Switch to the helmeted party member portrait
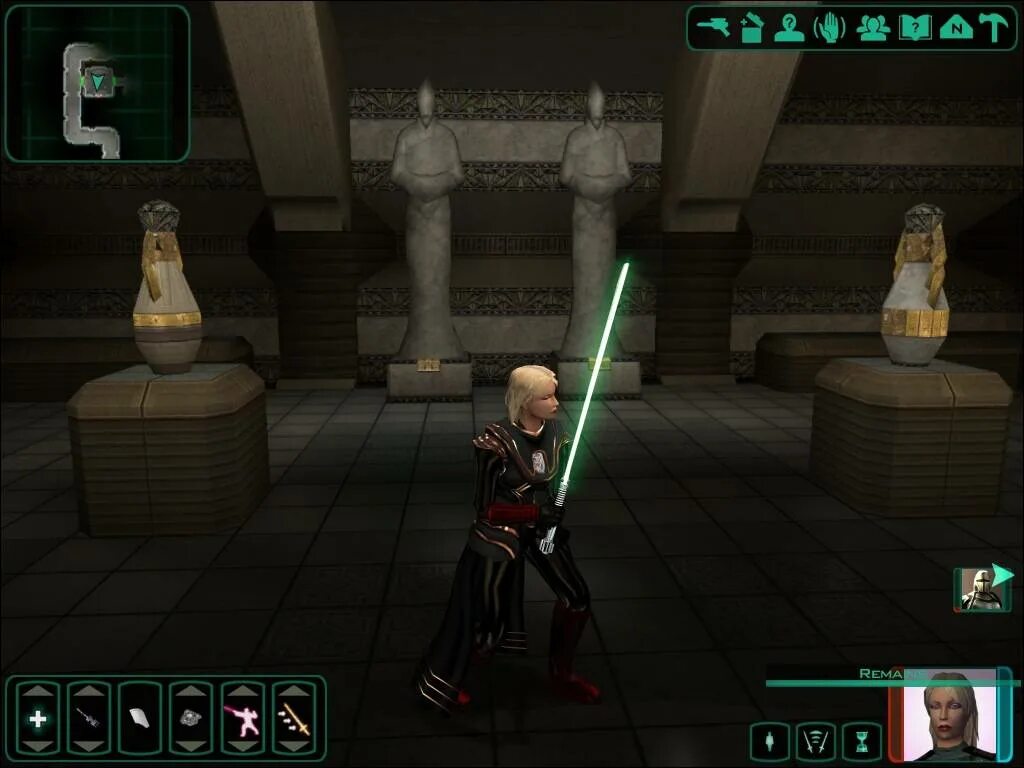1024x768 pixels. coord(980,590)
